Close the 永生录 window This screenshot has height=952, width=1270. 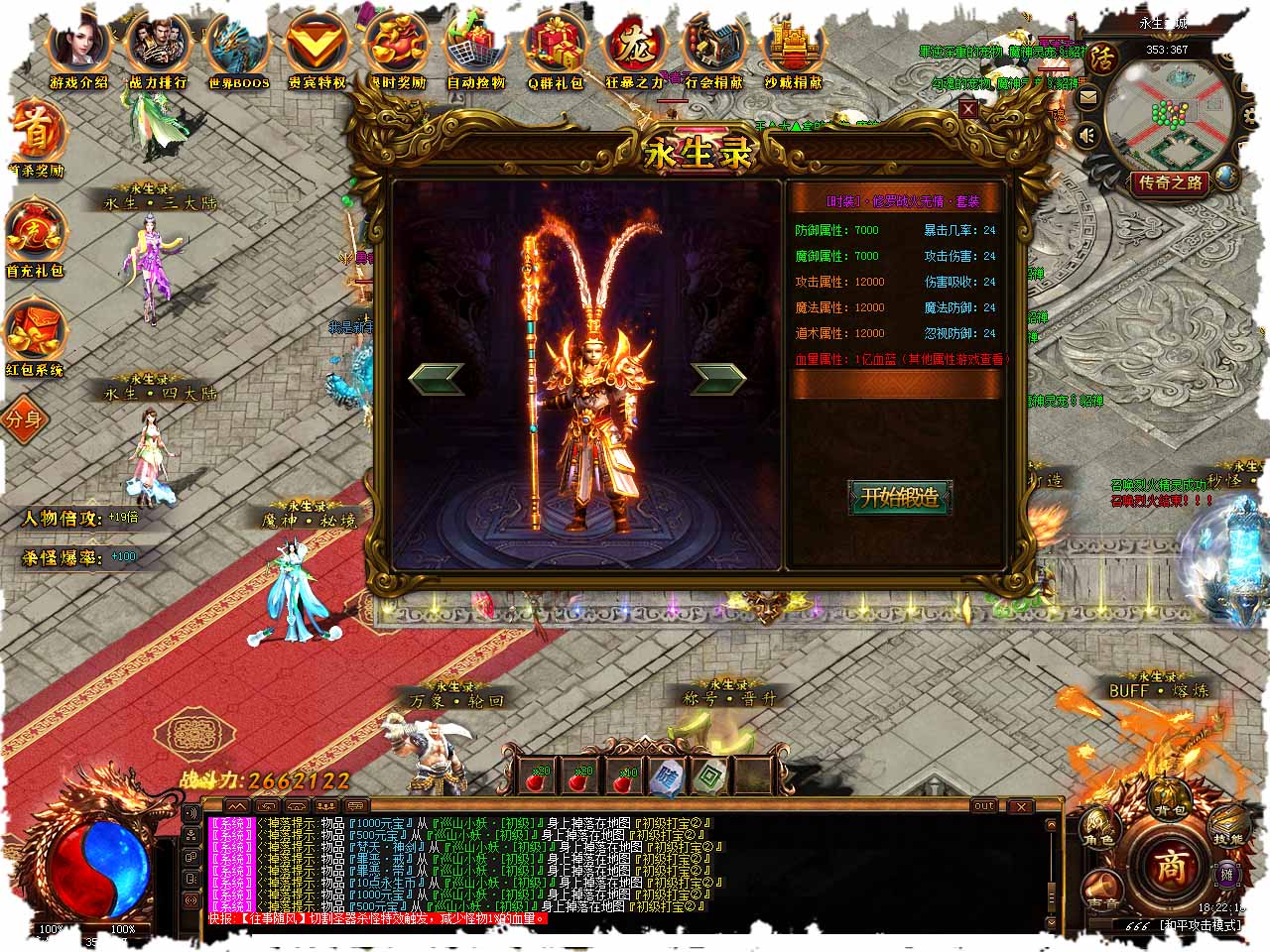click(968, 110)
